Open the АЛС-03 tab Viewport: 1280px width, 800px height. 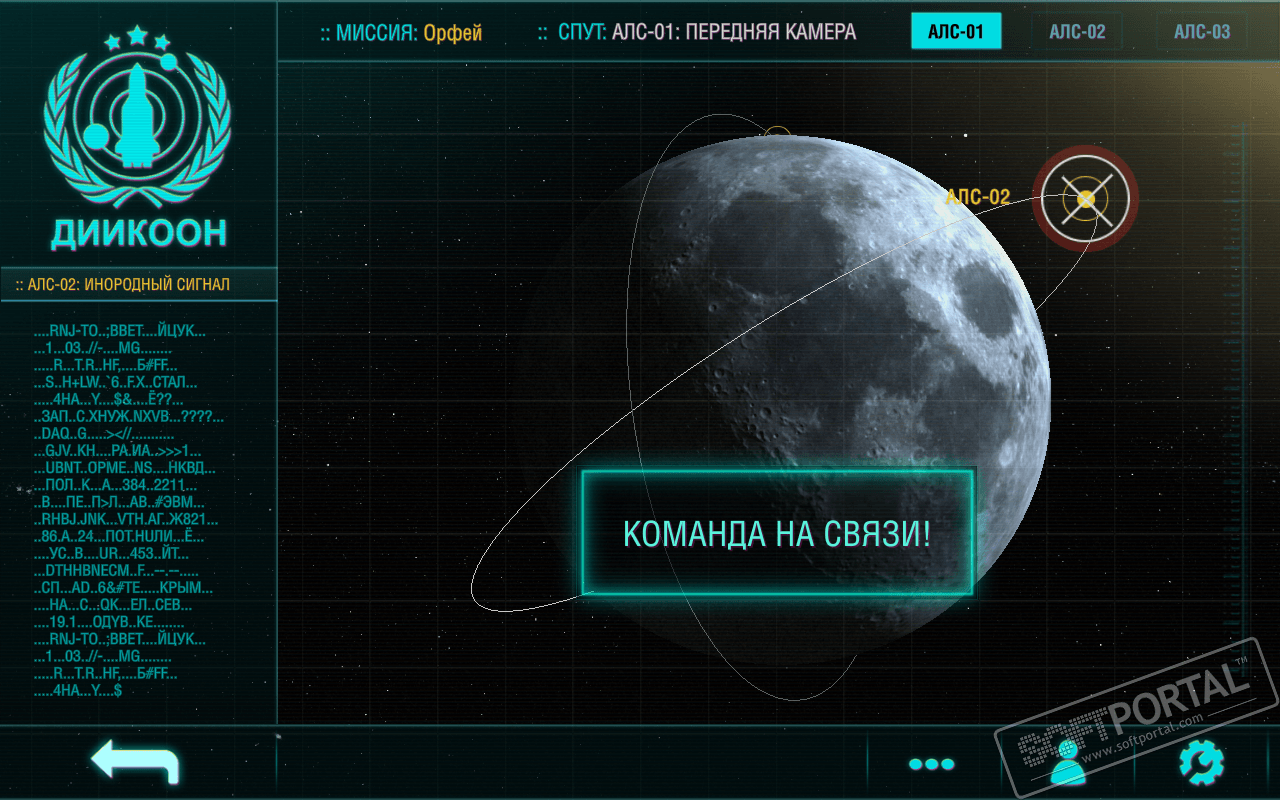(1202, 32)
